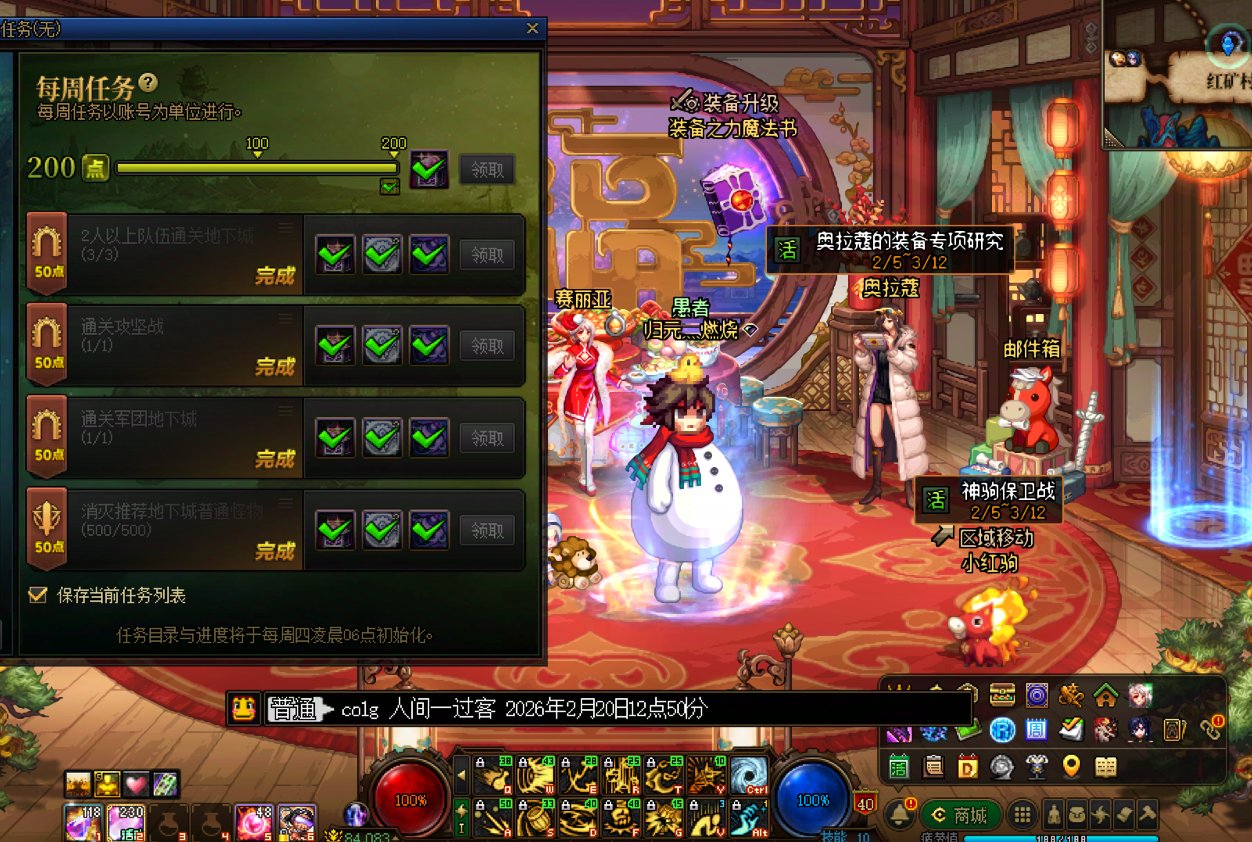This screenshot has height=842, width=1252.
Task: Claim reward for the party dungeon quest
Action: [x=487, y=254]
